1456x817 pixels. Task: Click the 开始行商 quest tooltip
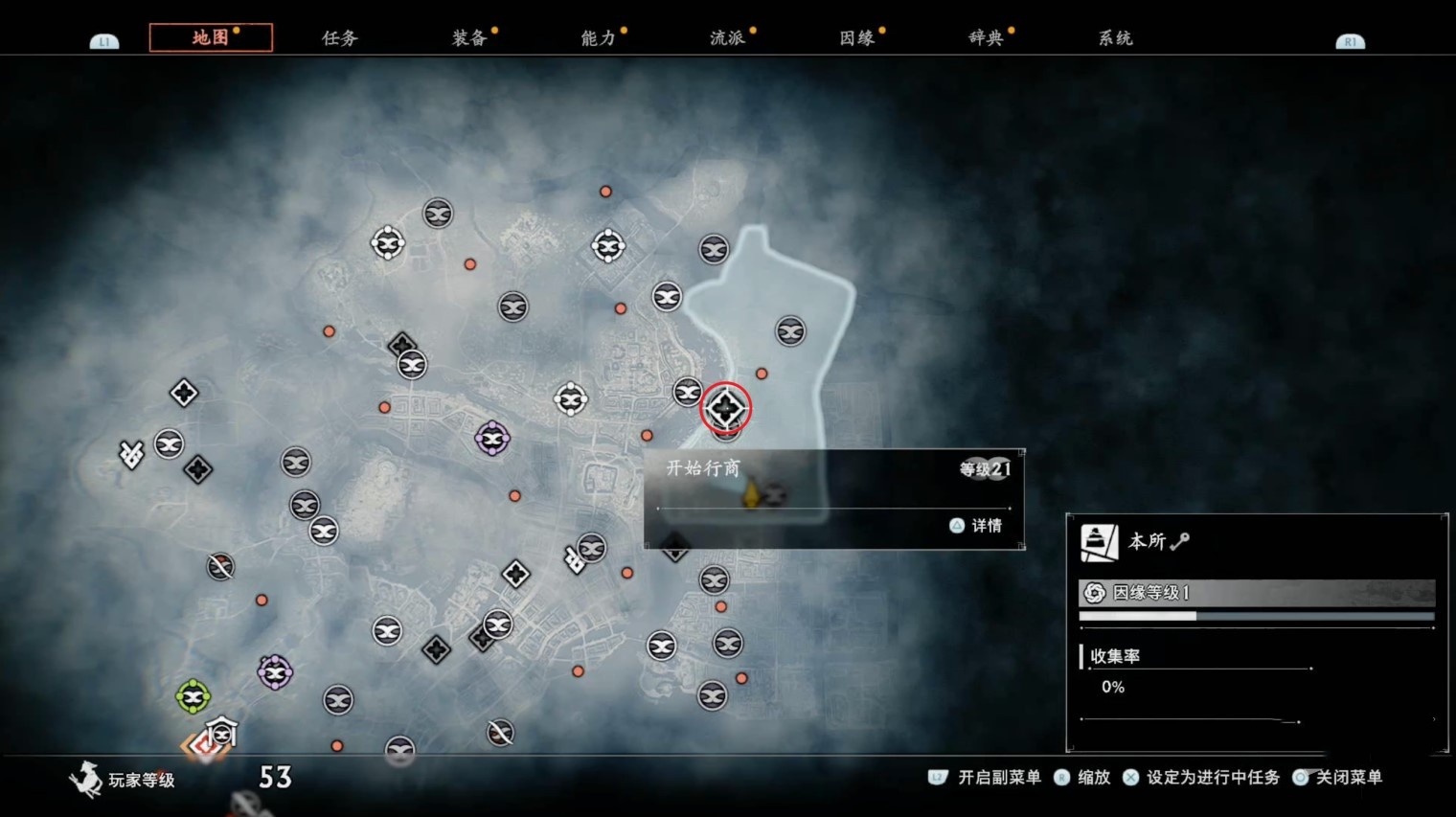click(x=833, y=498)
